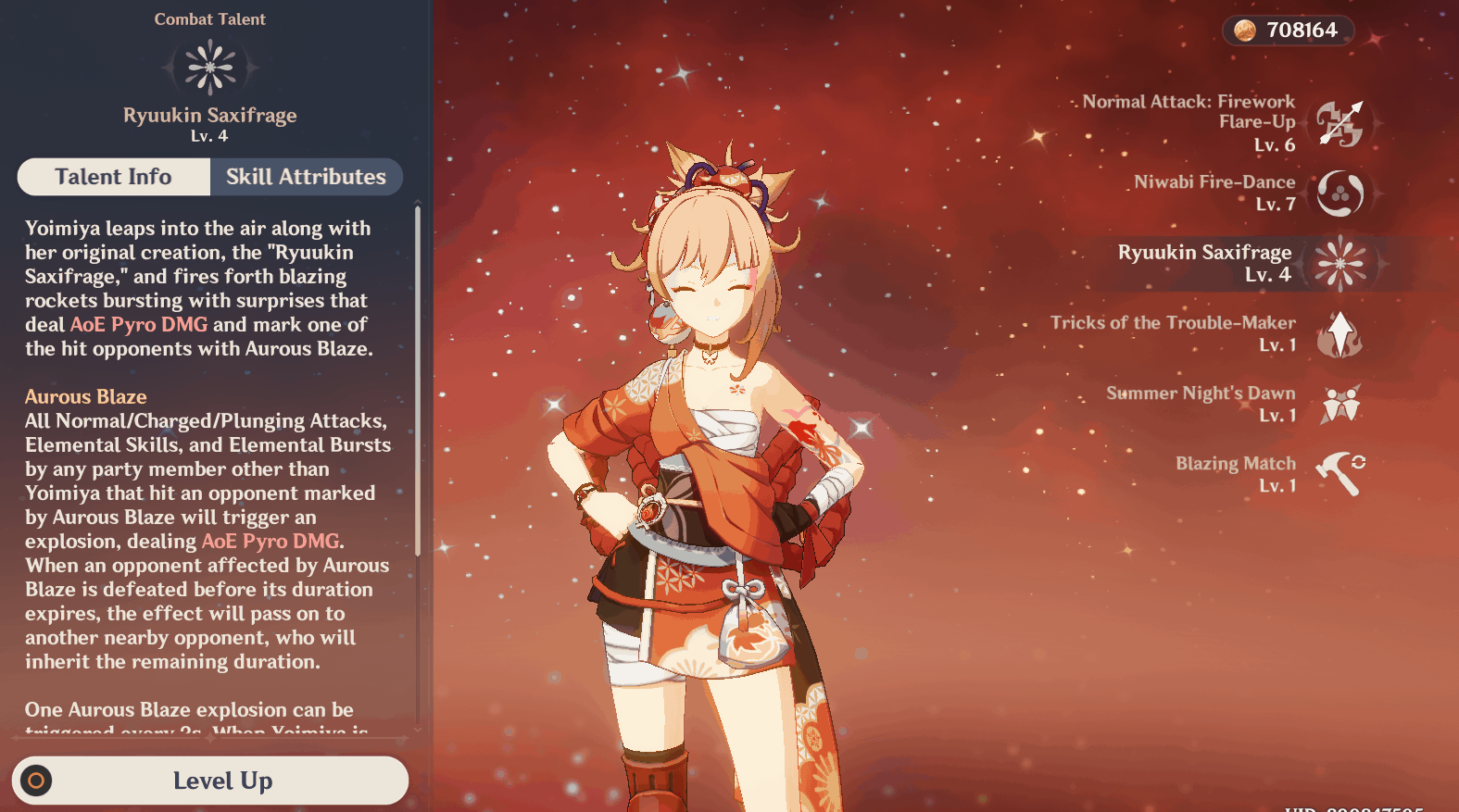Click the Aurous Blaze section heading
Screen dimensions: 1459x812
[85, 396]
